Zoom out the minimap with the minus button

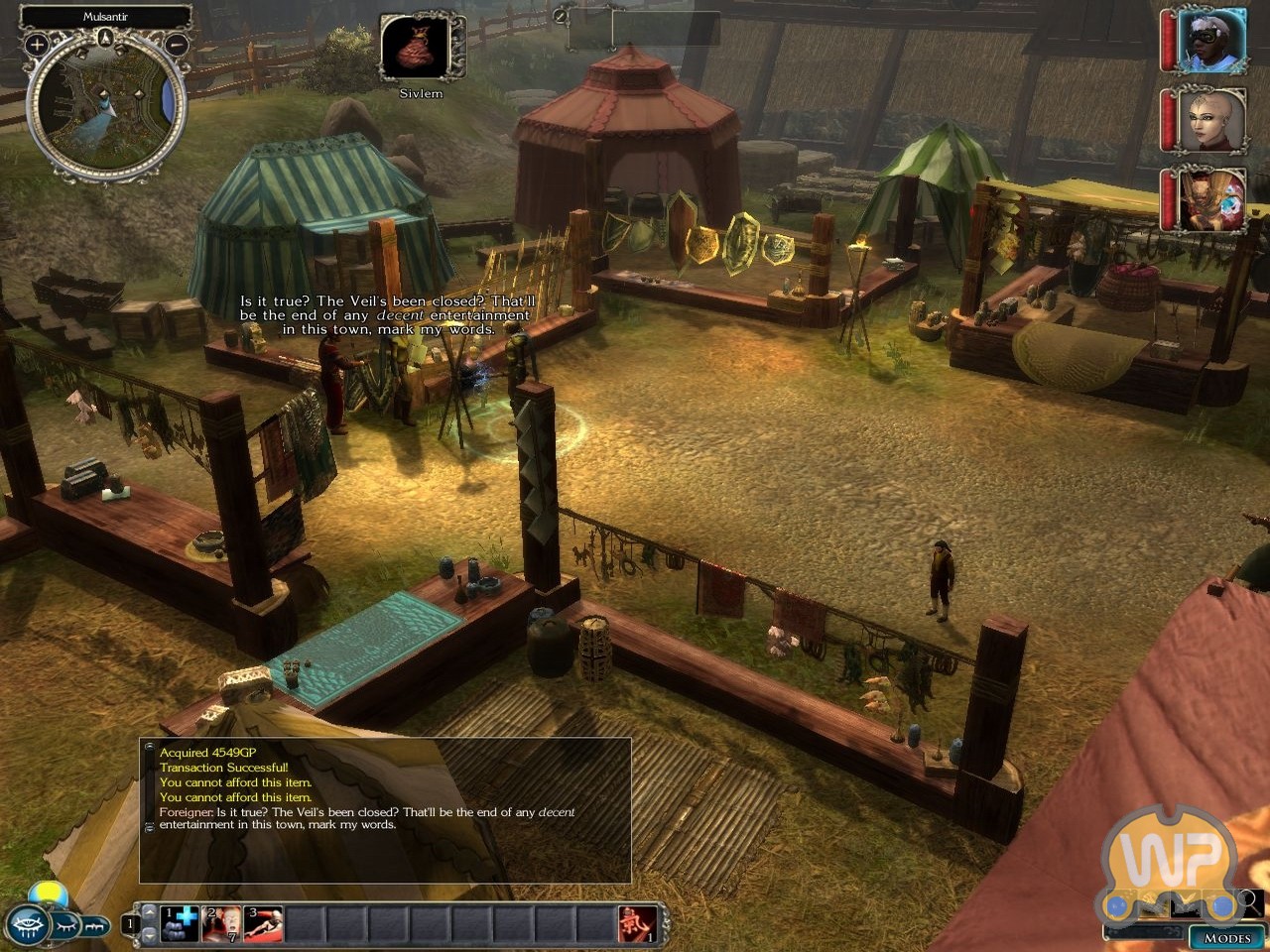pyautogui.click(x=177, y=44)
